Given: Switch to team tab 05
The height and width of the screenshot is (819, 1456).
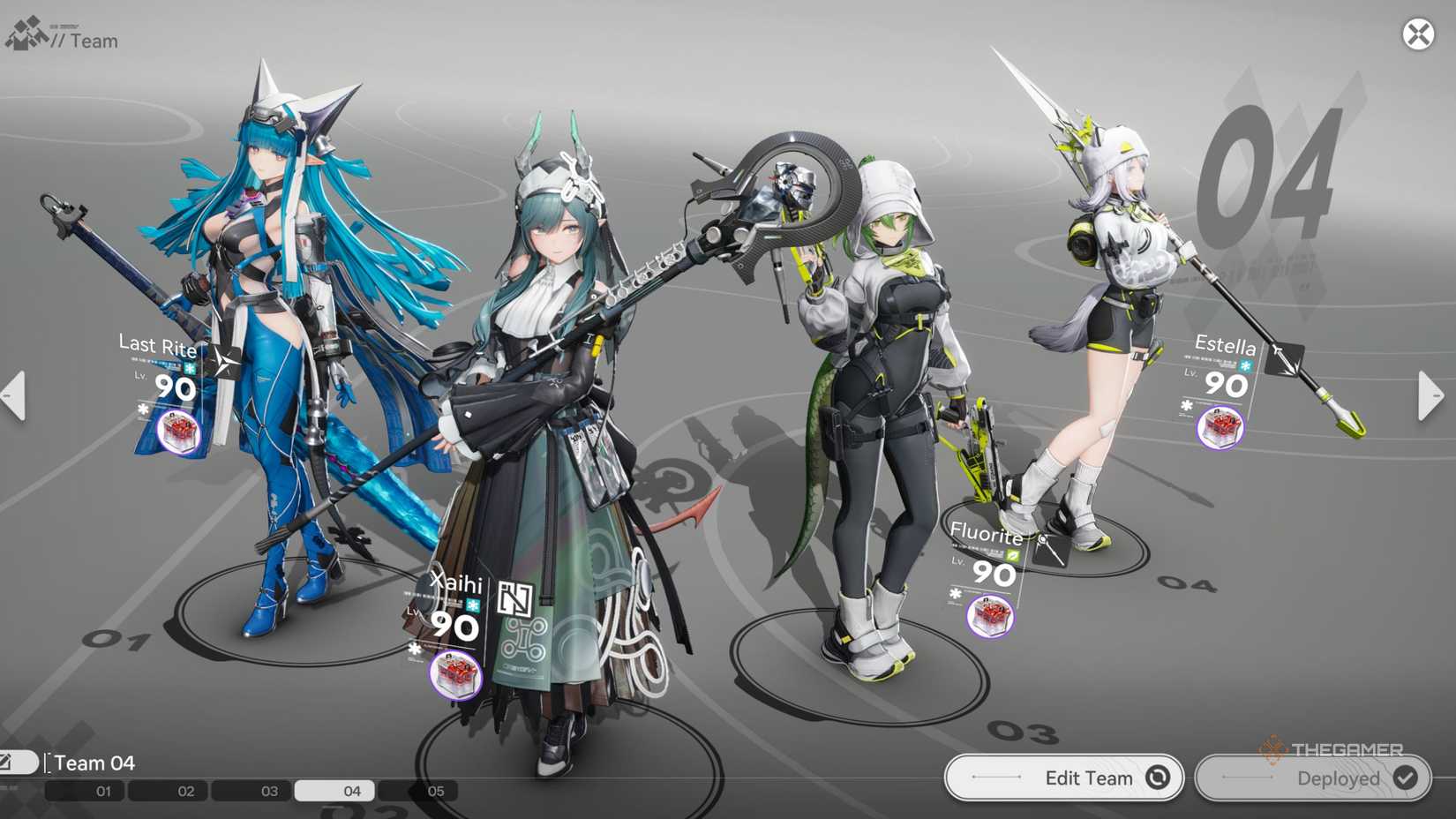Looking at the screenshot, I should 433,791.
